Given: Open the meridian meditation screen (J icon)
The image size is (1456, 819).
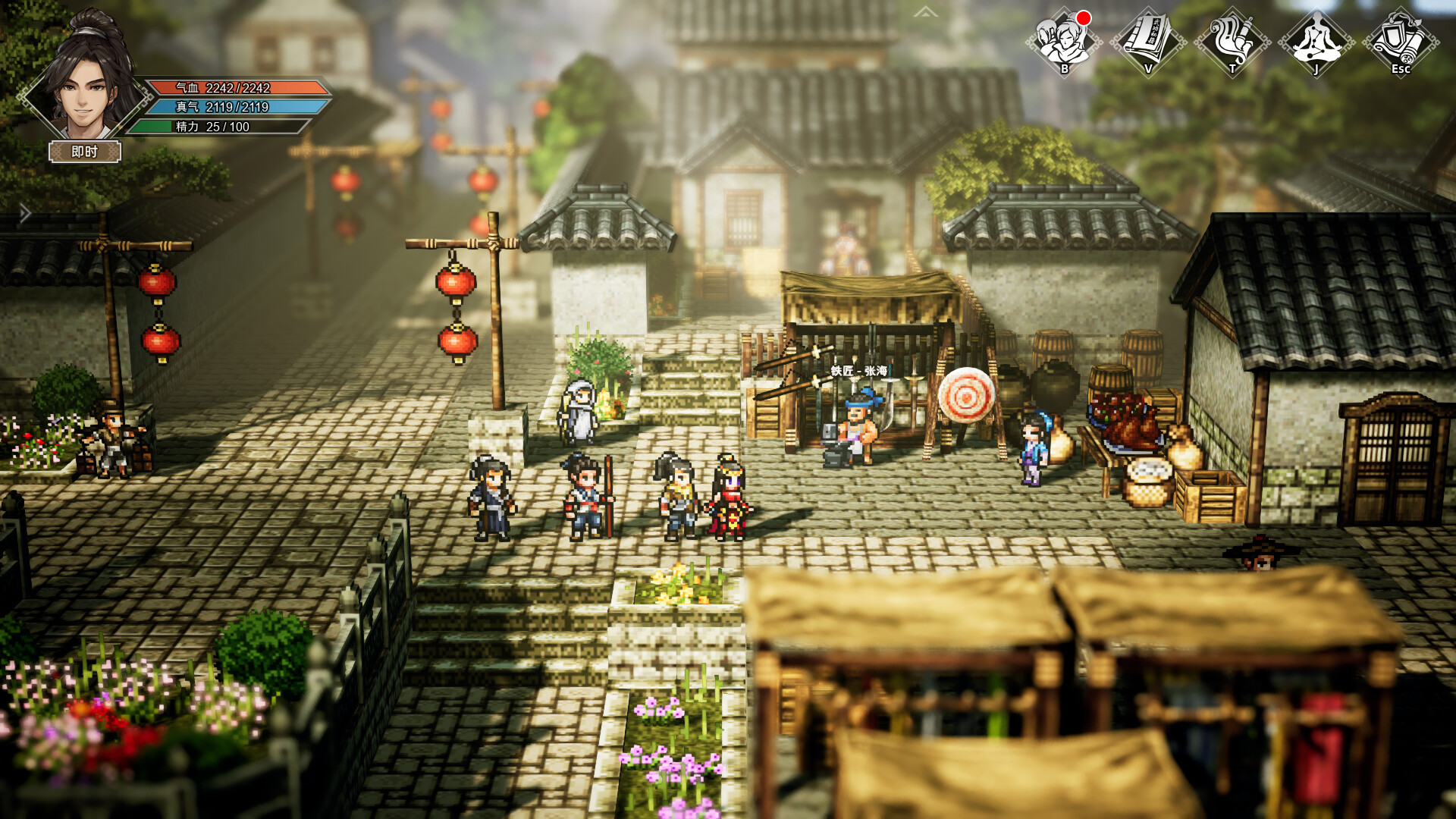Looking at the screenshot, I should [1316, 42].
